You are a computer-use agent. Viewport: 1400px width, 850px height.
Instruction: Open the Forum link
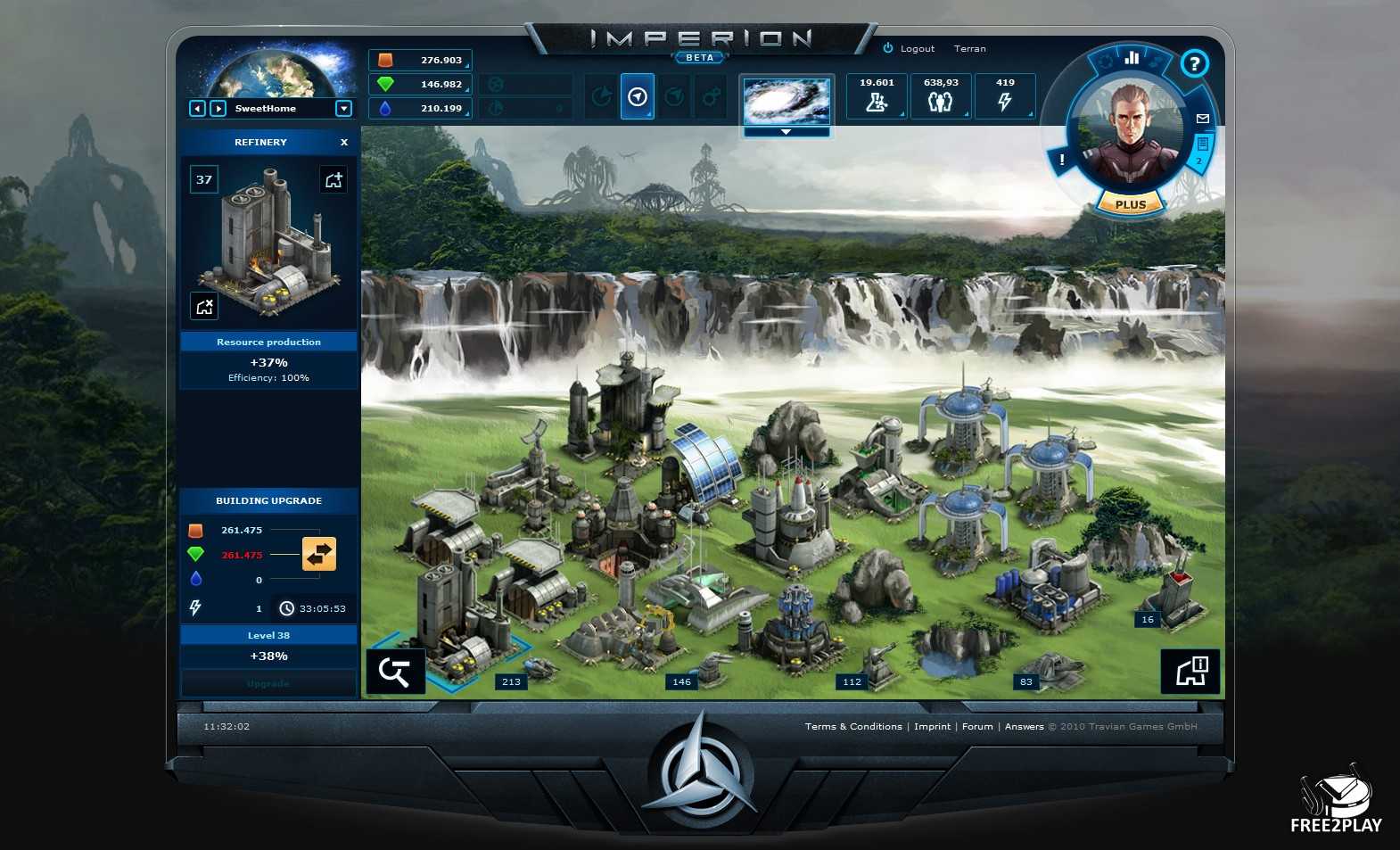tap(977, 727)
